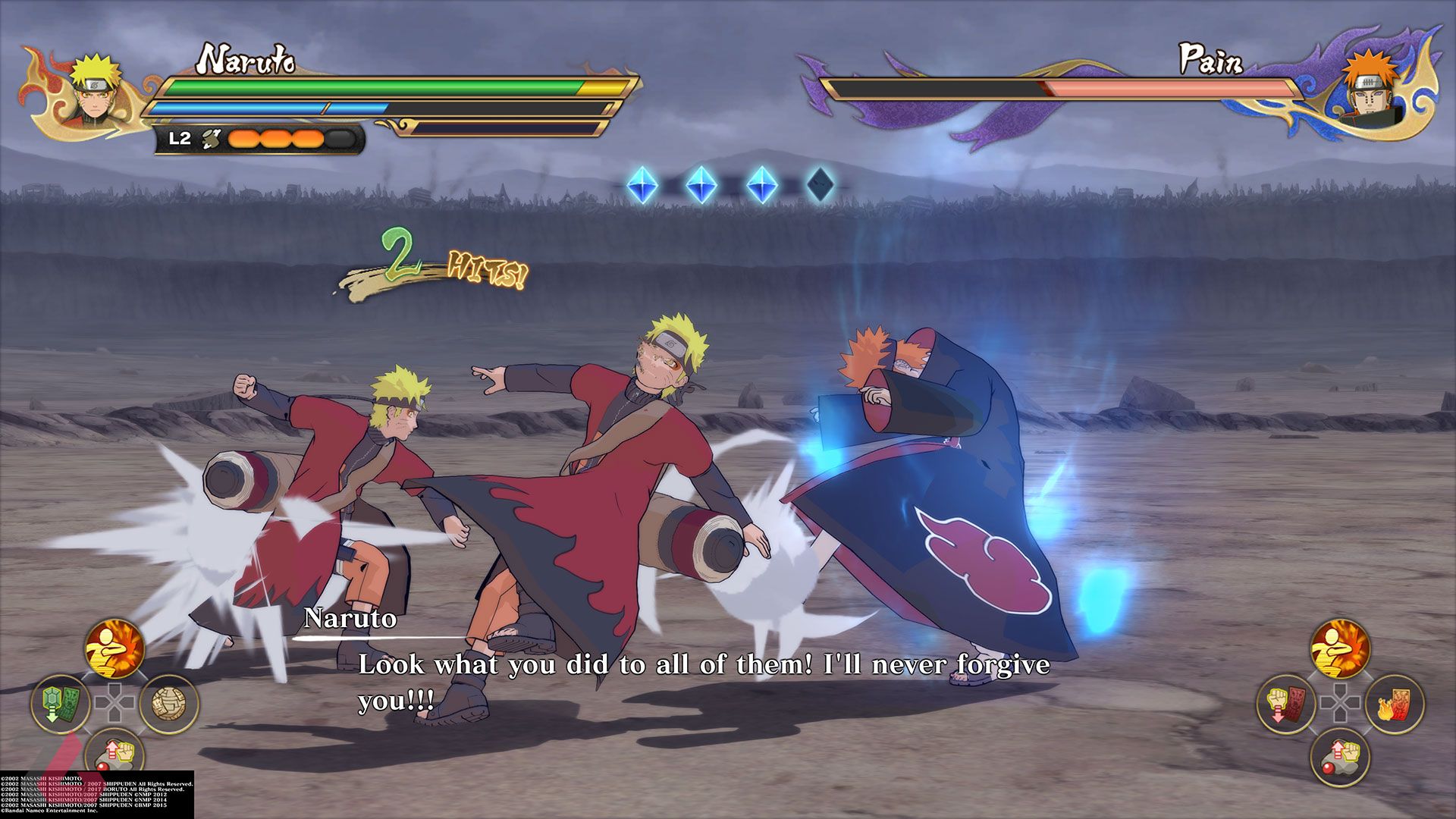Click the Pain name label above his health bar
Image resolution: width=1456 pixels, height=819 pixels.
coord(1211,59)
